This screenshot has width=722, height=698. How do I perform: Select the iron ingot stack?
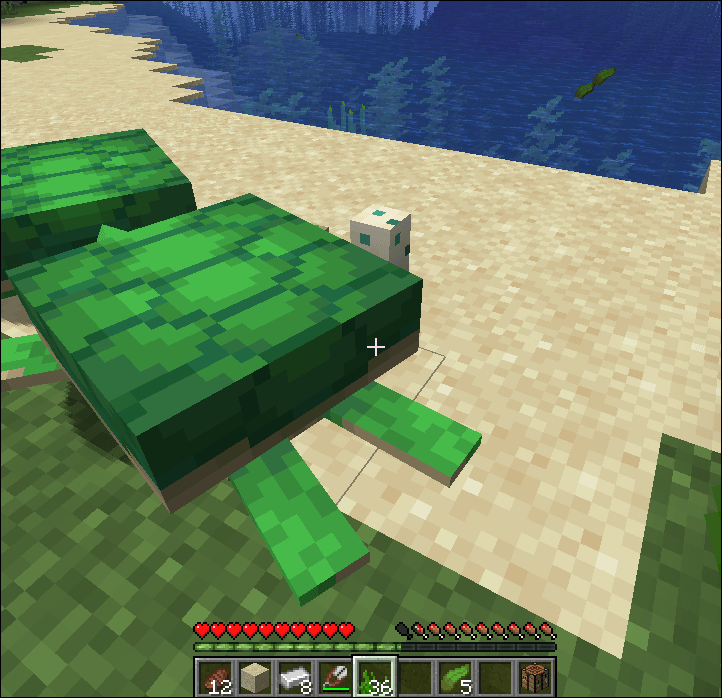[293, 676]
